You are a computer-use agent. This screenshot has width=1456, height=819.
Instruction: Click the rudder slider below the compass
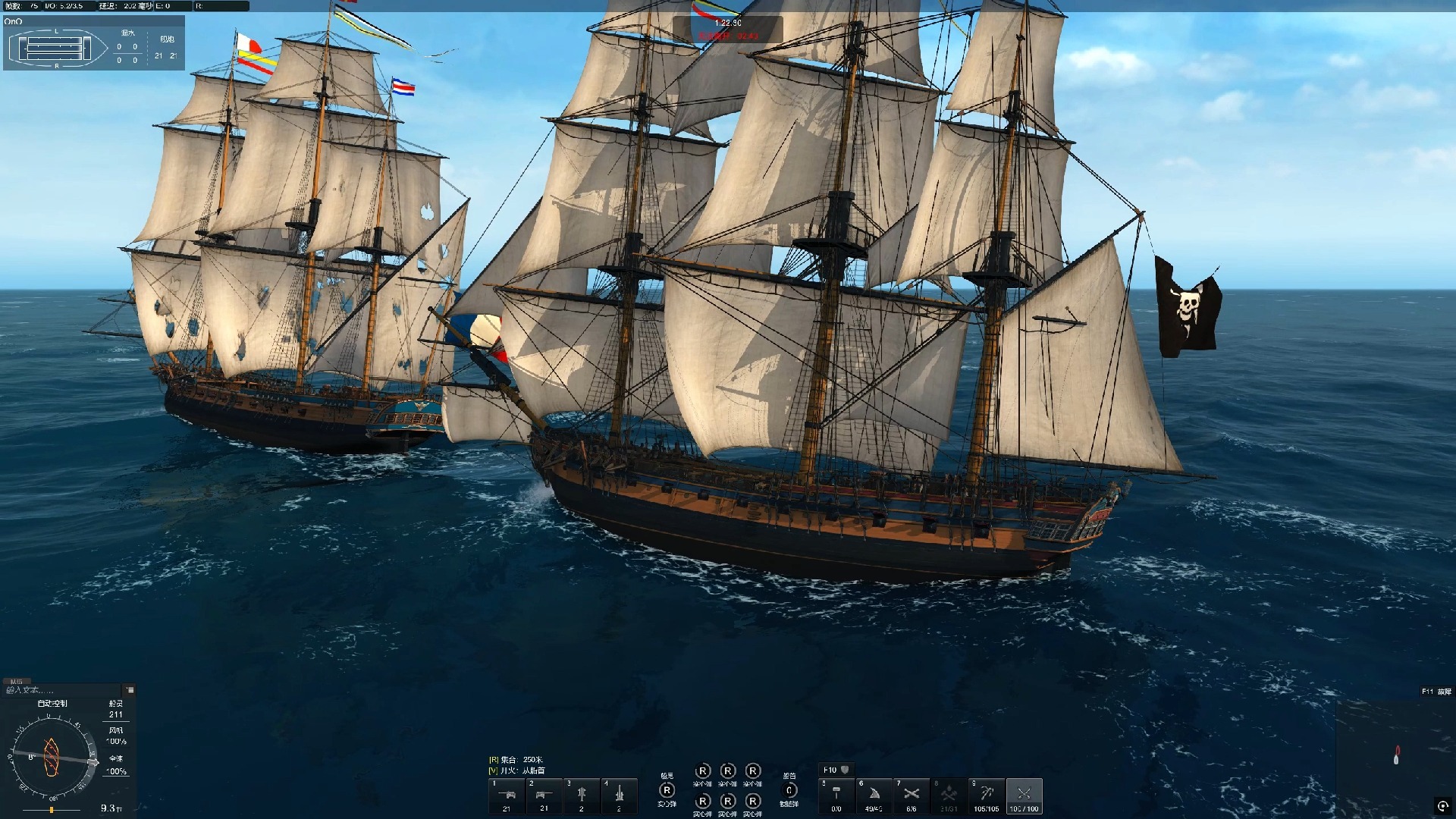pos(52,810)
